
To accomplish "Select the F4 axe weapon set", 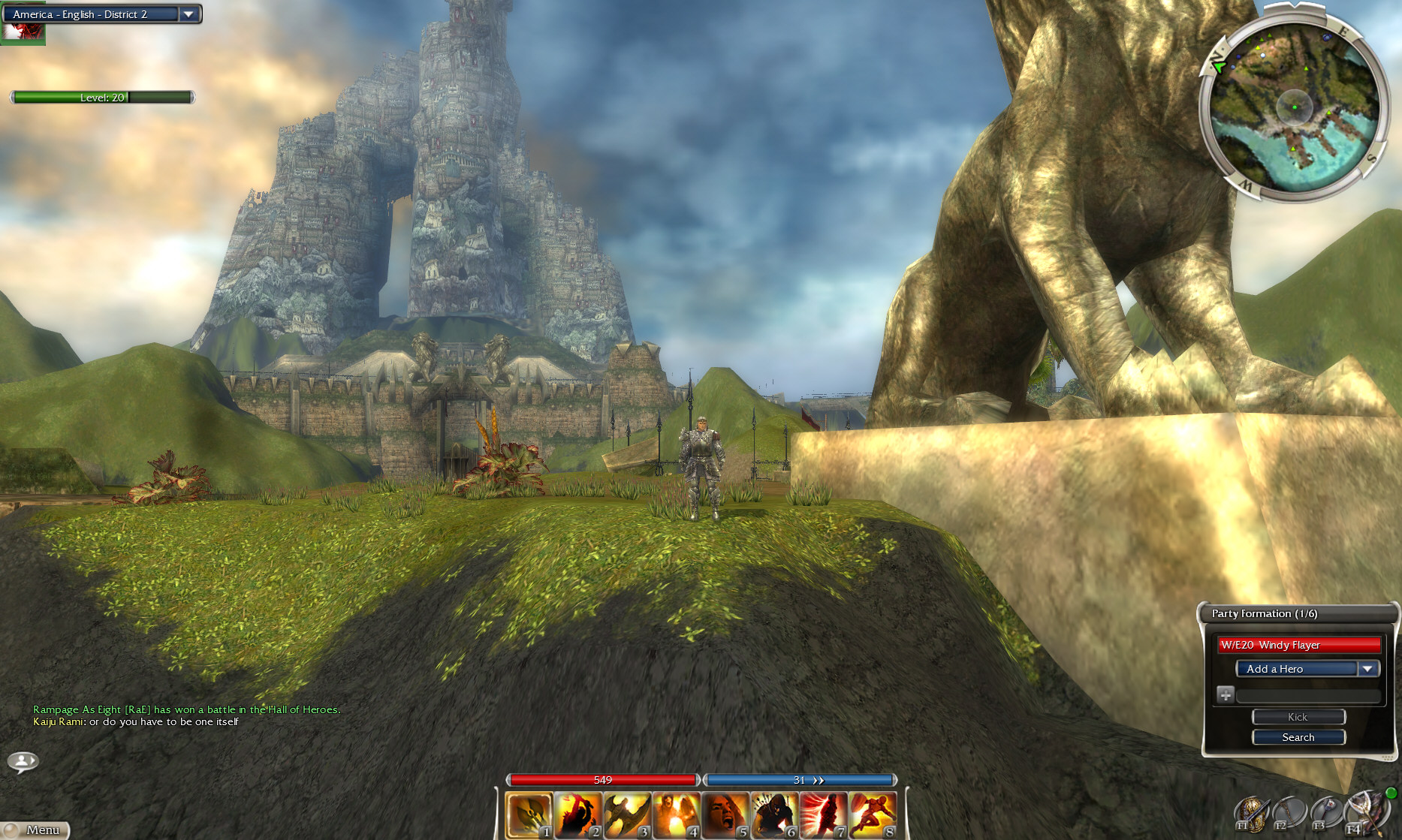I will [x=1364, y=812].
